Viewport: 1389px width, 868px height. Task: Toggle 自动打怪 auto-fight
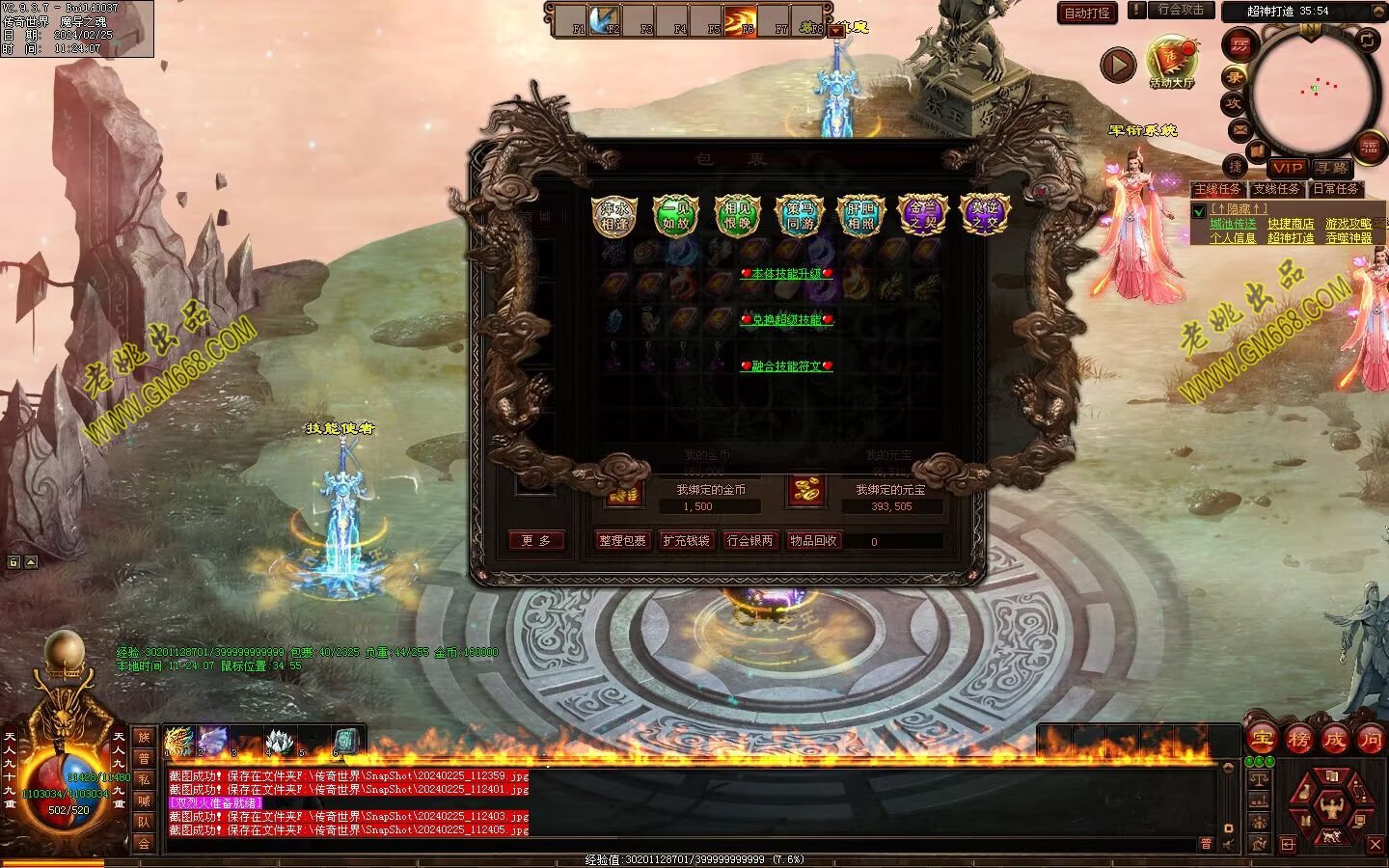point(1087,13)
